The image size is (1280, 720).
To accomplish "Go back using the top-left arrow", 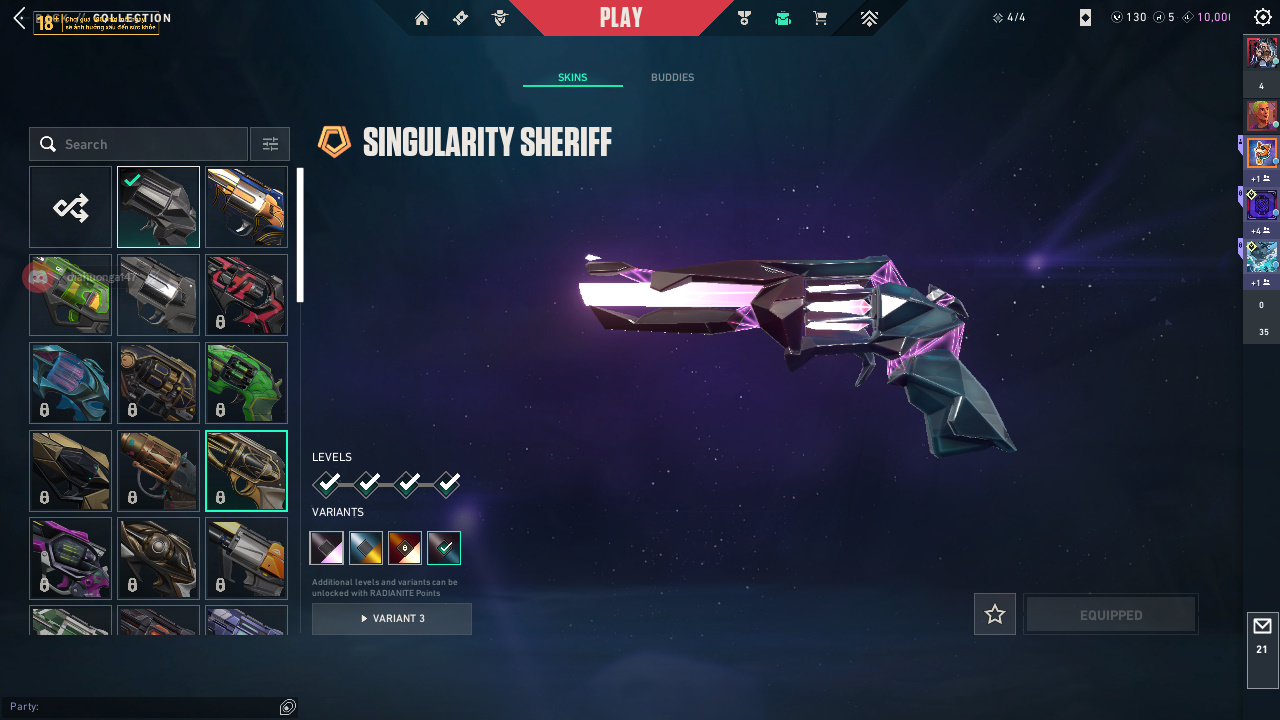I will pos(19,18).
